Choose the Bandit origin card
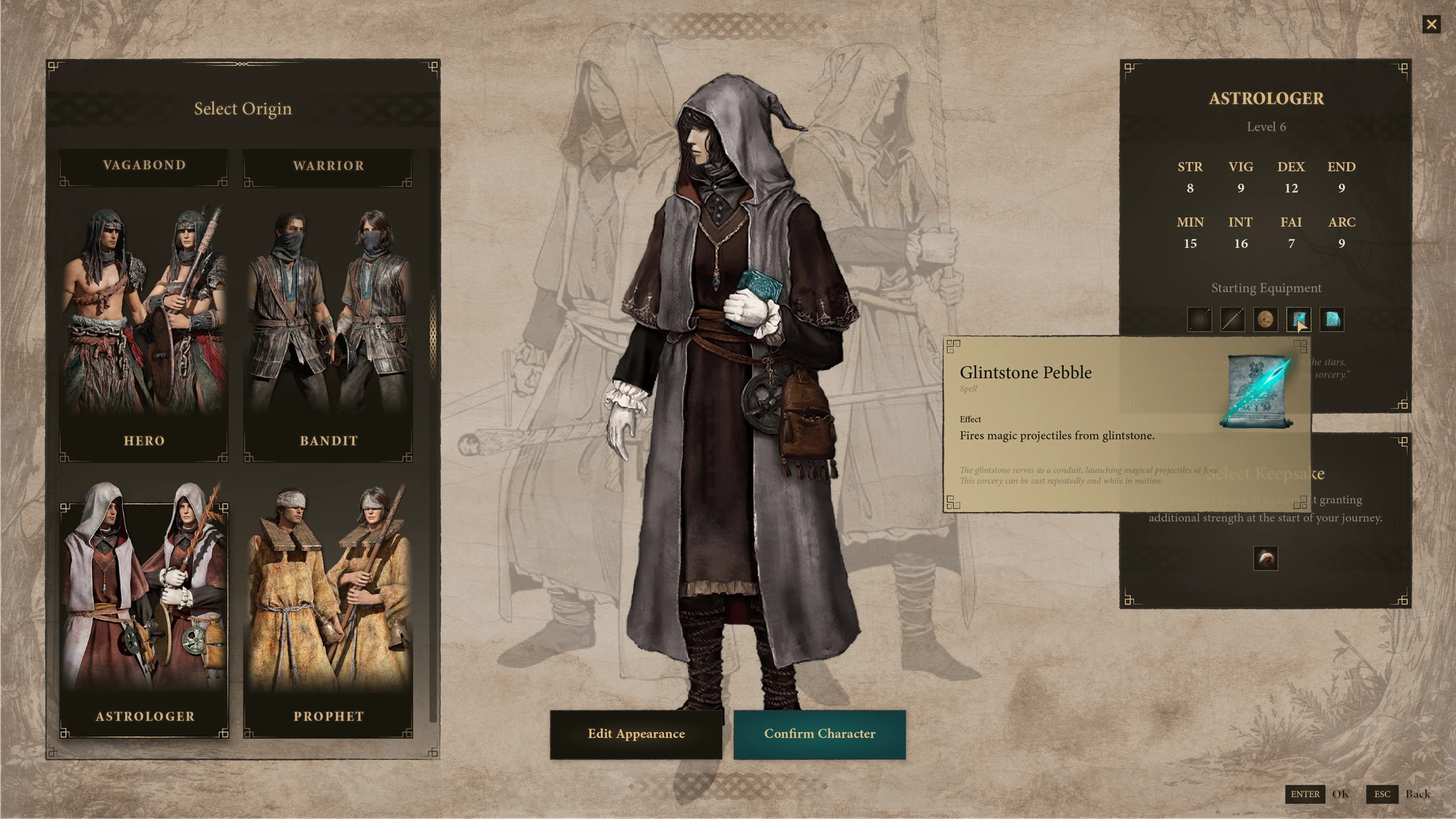The height and width of the screenshot is (819, 1456). (328, 327)
